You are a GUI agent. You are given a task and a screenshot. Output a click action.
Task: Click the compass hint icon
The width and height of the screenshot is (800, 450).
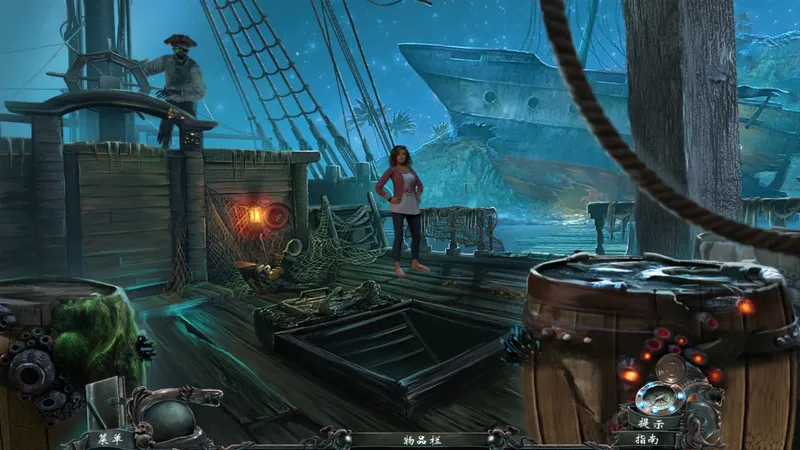pyautogui.click(x=660, y=395)
